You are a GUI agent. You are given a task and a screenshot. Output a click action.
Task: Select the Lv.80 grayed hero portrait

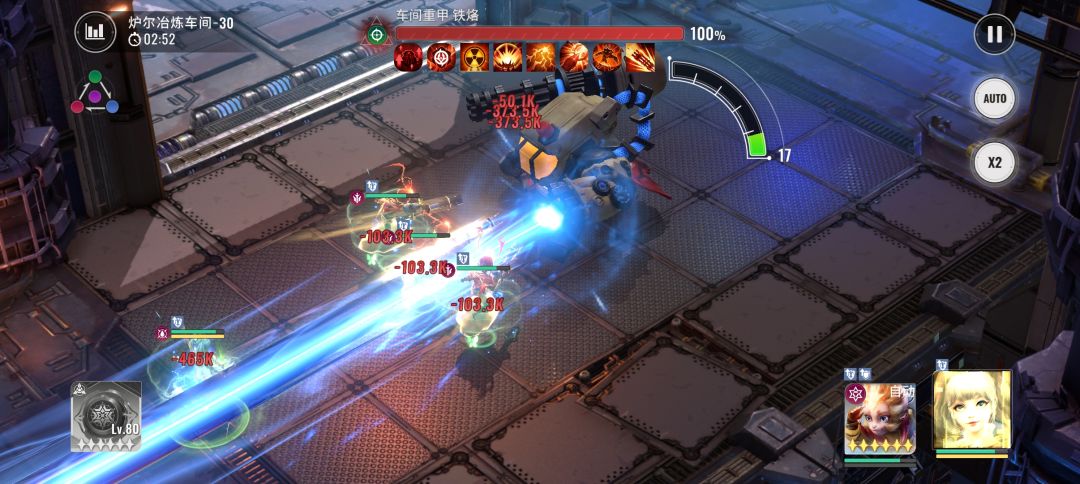tap(105, 416)
